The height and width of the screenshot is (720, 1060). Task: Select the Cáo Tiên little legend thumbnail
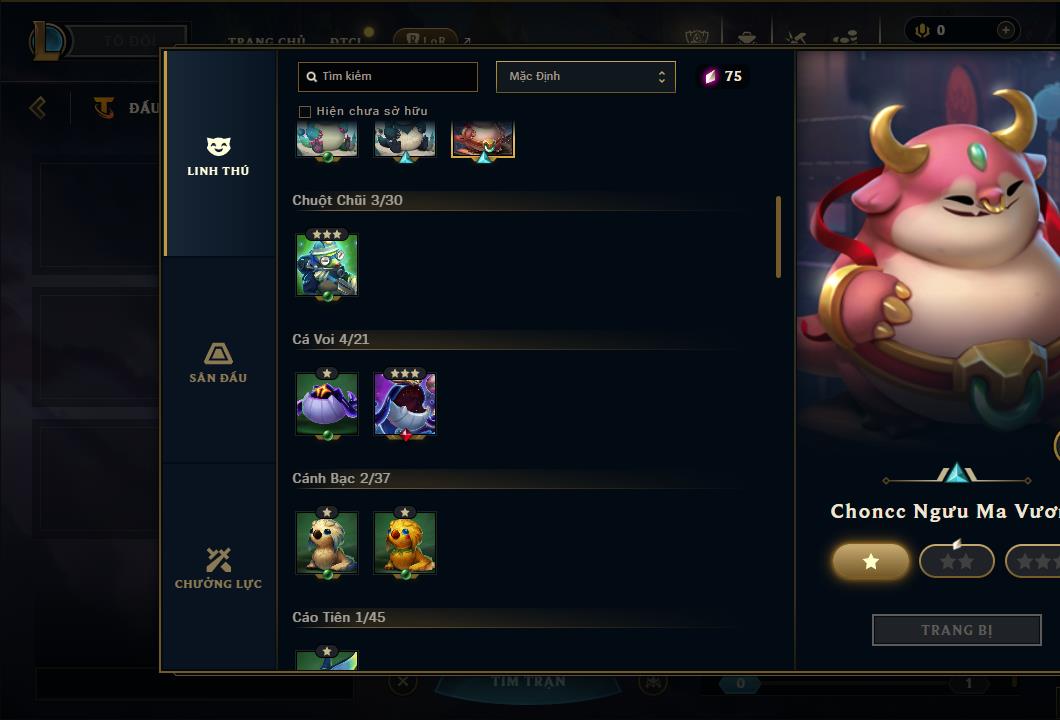[x=327, y=659]
